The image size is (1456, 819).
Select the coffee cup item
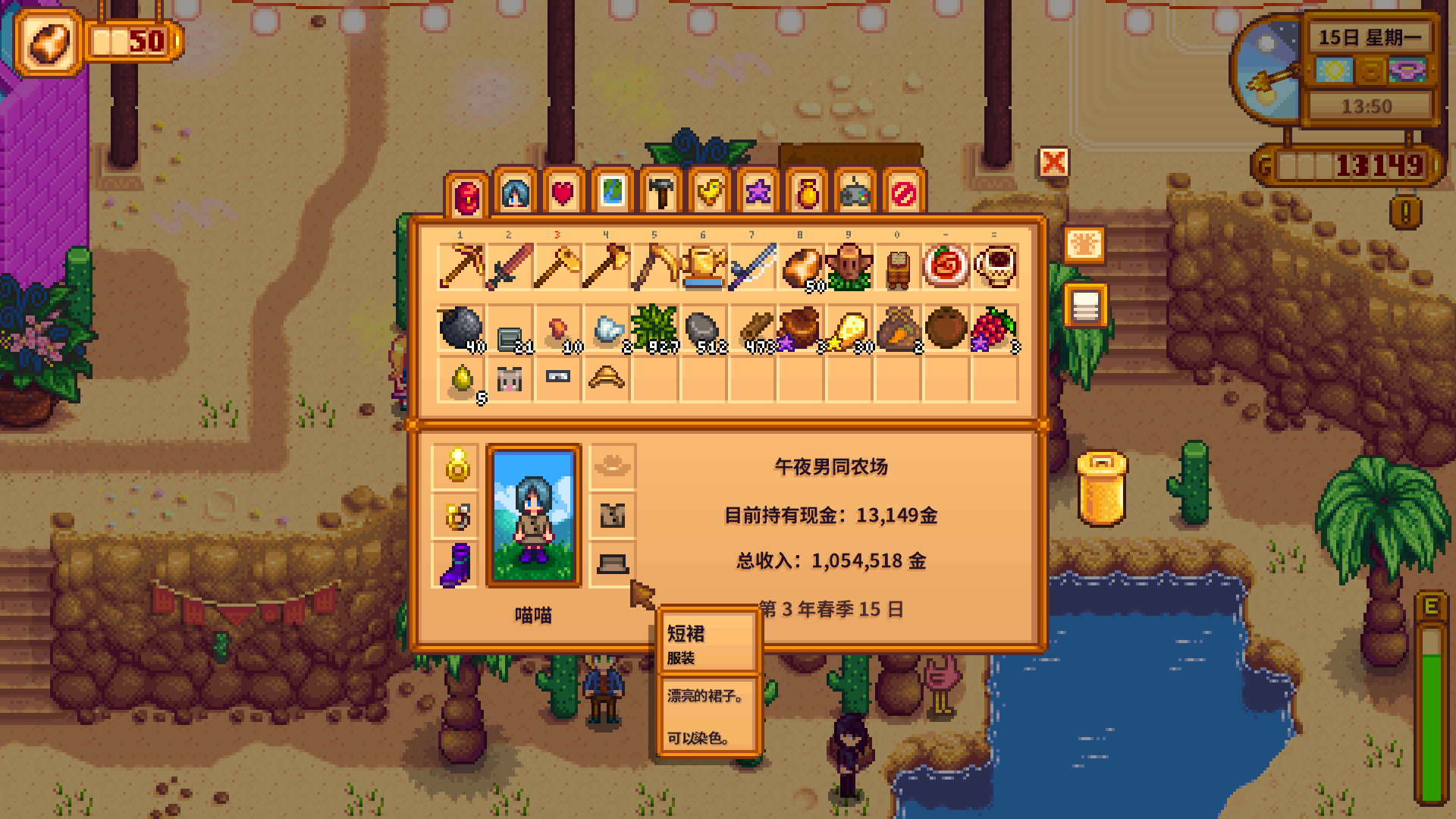coord(995,267)
